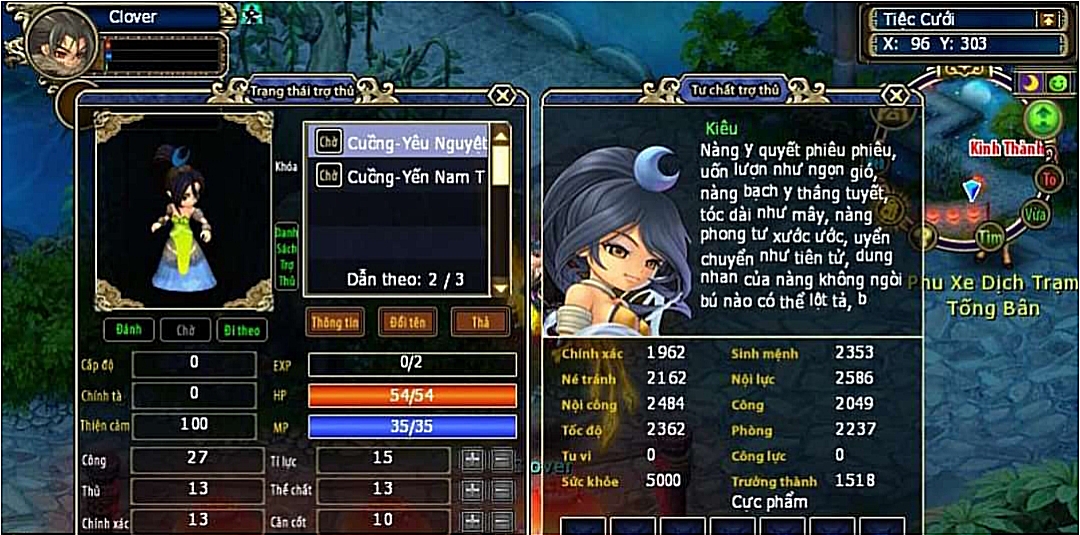
Task: Toggle the moon icon above the minimap
Action: [1028, 82]
